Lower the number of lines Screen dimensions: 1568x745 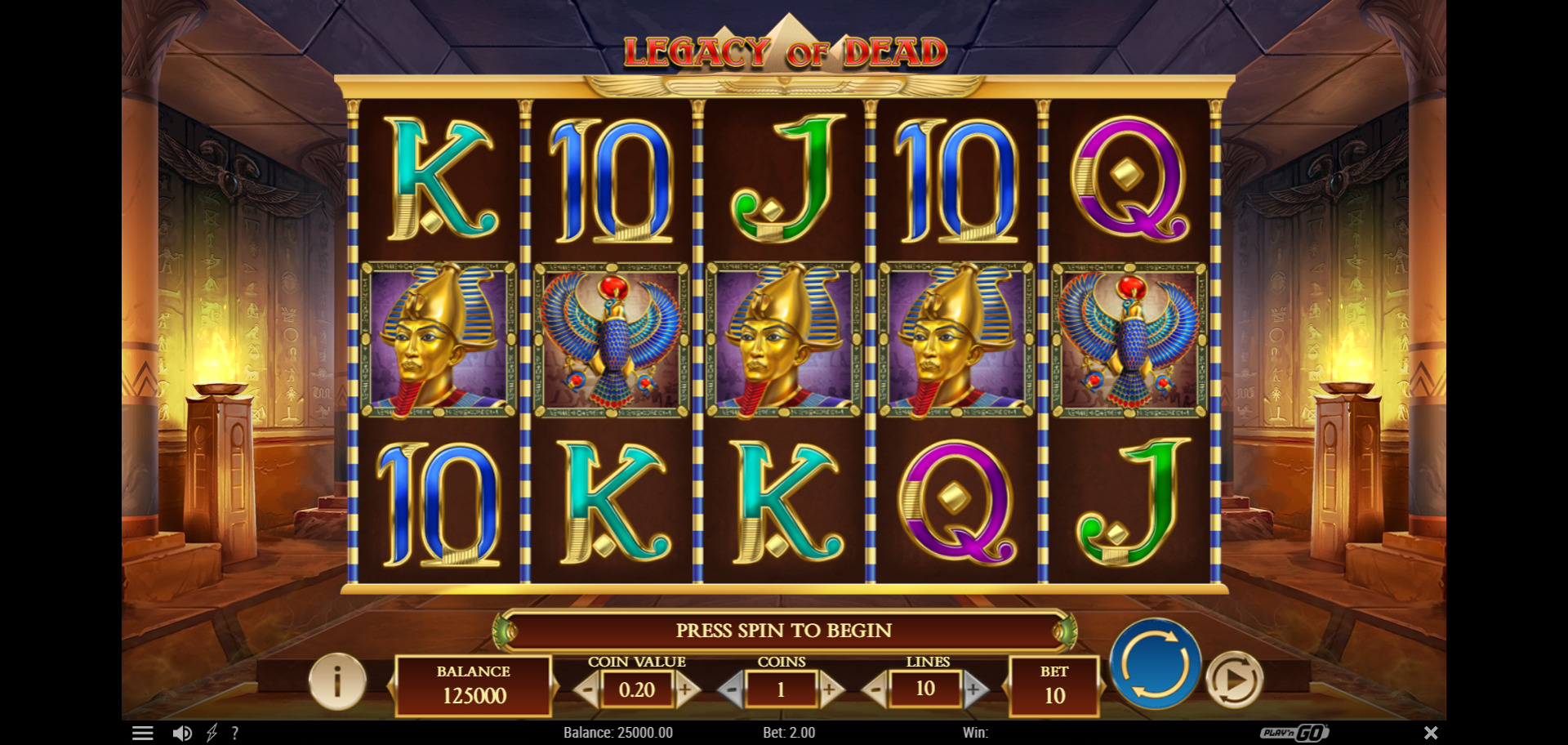(x=875, y=690)
